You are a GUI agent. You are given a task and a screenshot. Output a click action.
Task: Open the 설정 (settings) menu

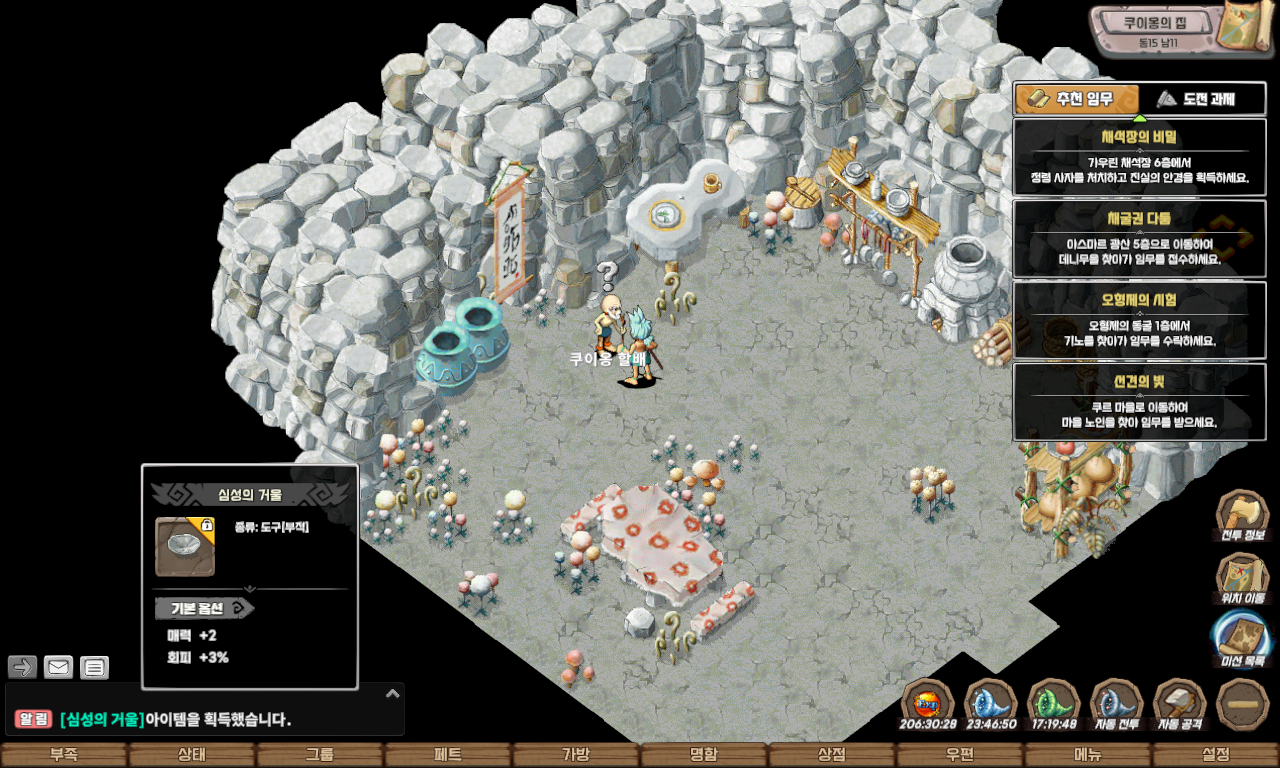click(1216, 755)
